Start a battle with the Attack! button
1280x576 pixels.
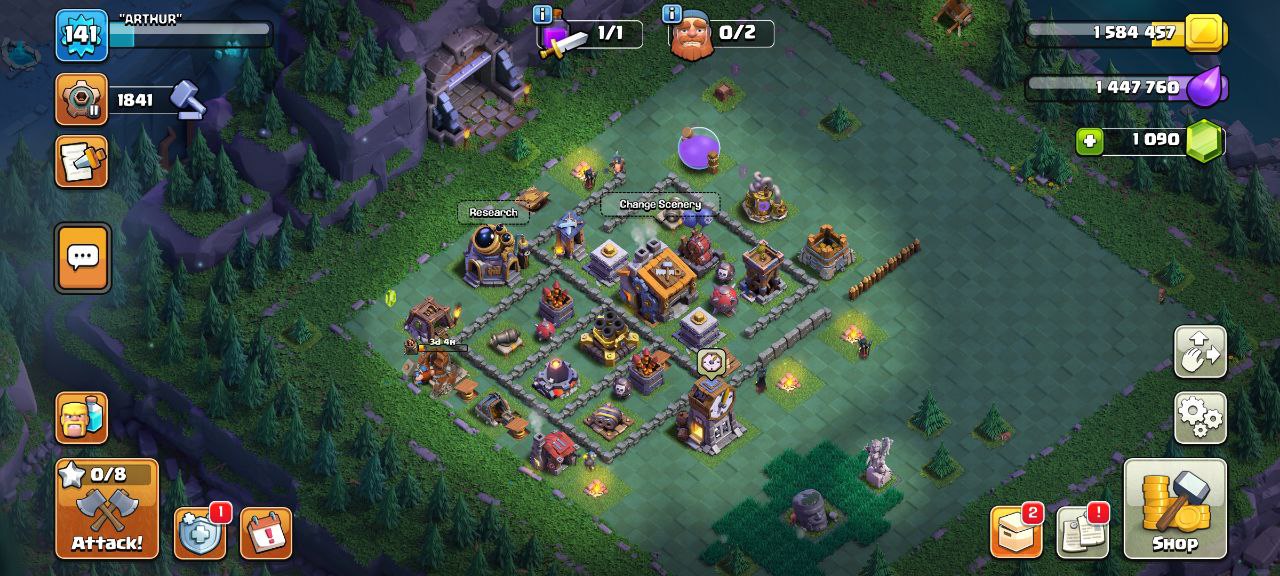107,509
